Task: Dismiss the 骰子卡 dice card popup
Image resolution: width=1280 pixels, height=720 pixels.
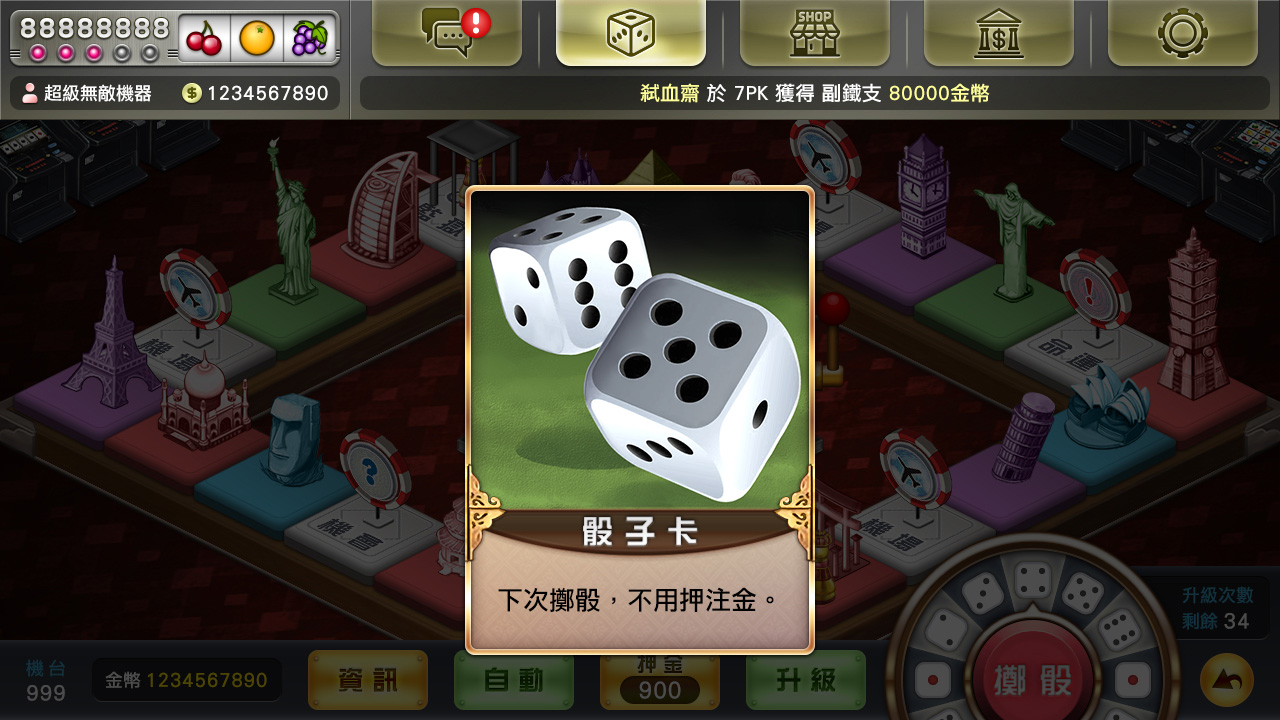Action: click(640, 420)
